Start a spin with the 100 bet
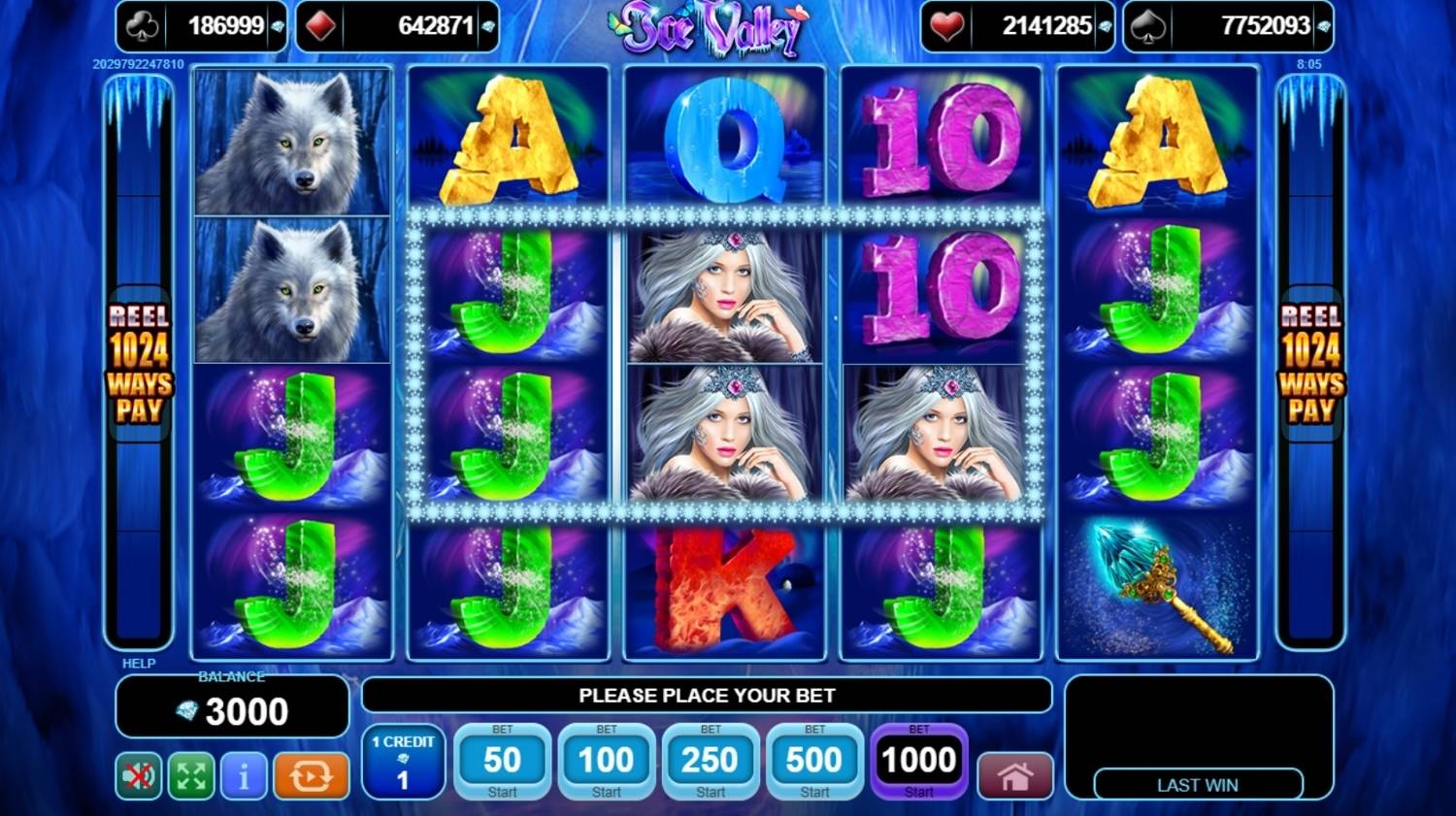Viewport: 1456px width, 816px height. [x=606, y=762]
